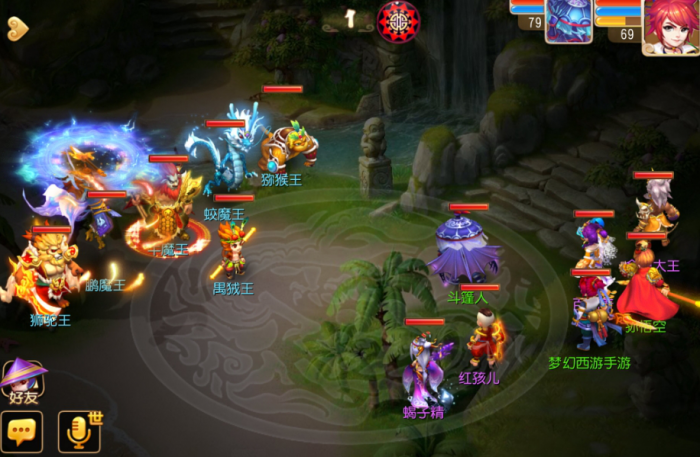Expand the golden arrow menu toggle
The width and height of the screenshot is (700, 457).
[17, 28]
